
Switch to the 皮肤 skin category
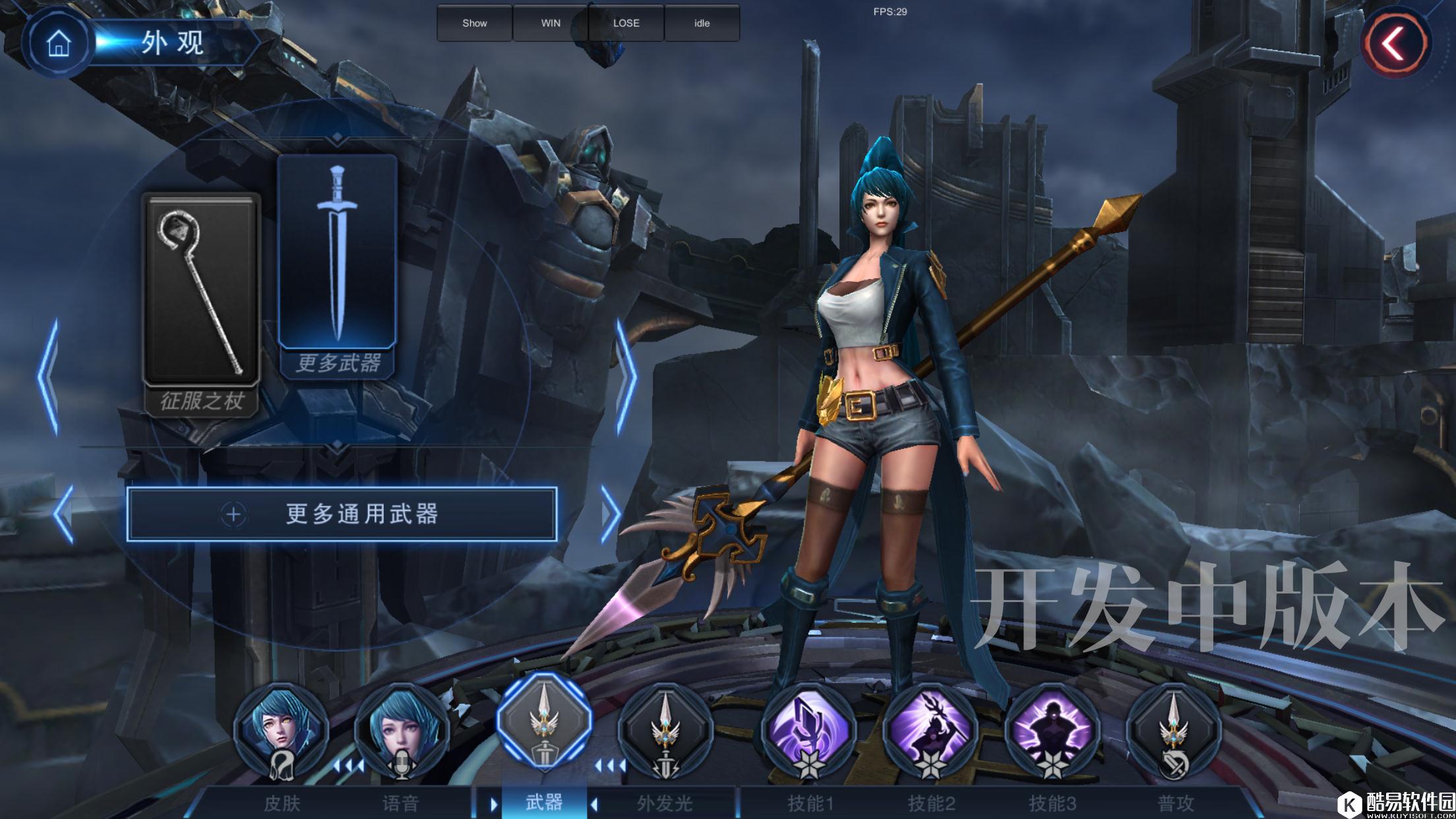tap(282, 732)
